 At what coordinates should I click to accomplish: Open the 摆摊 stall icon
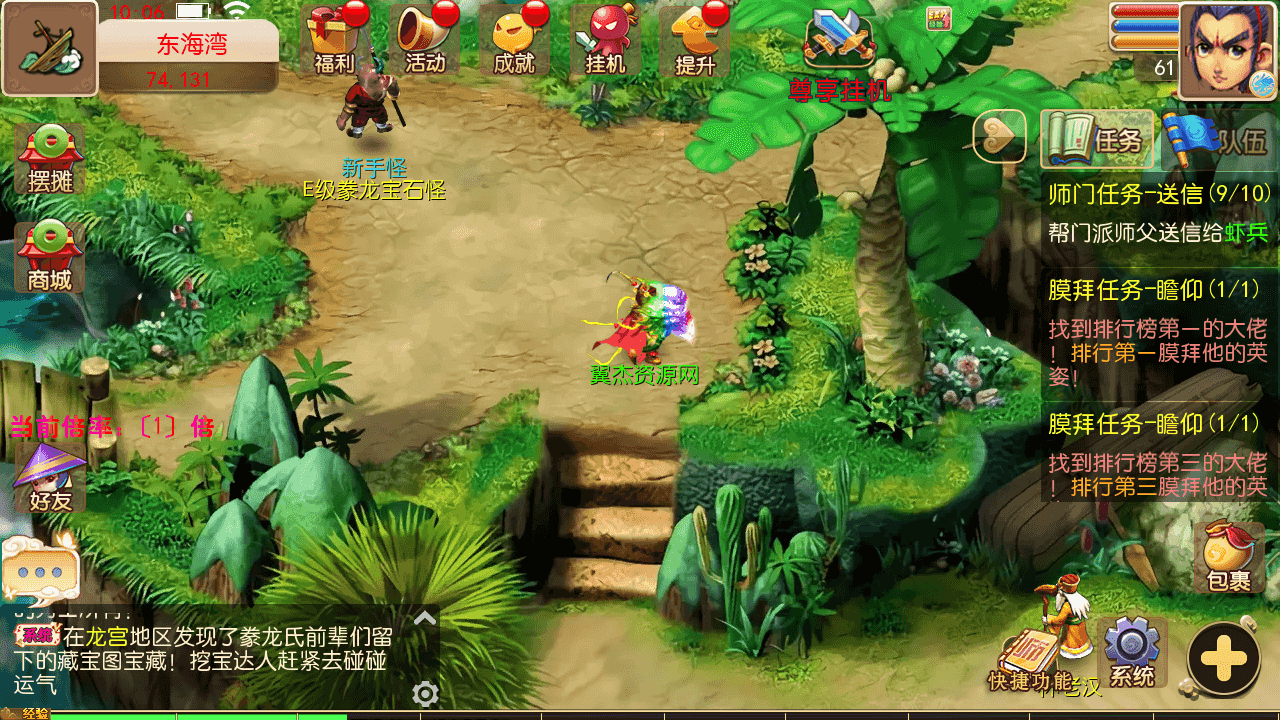point(50,158)
